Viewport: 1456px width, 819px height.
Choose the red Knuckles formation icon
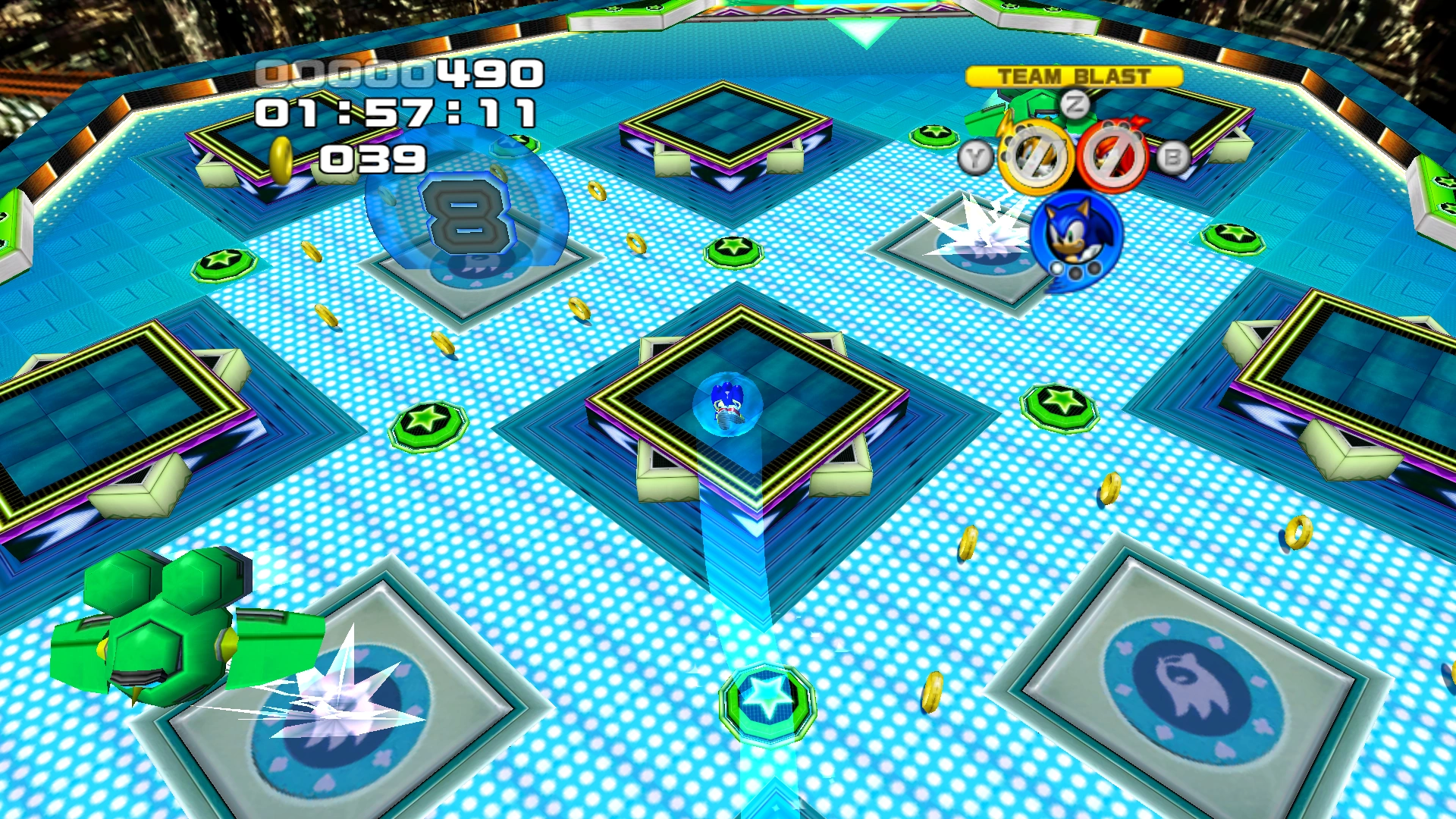point(1113,158)
